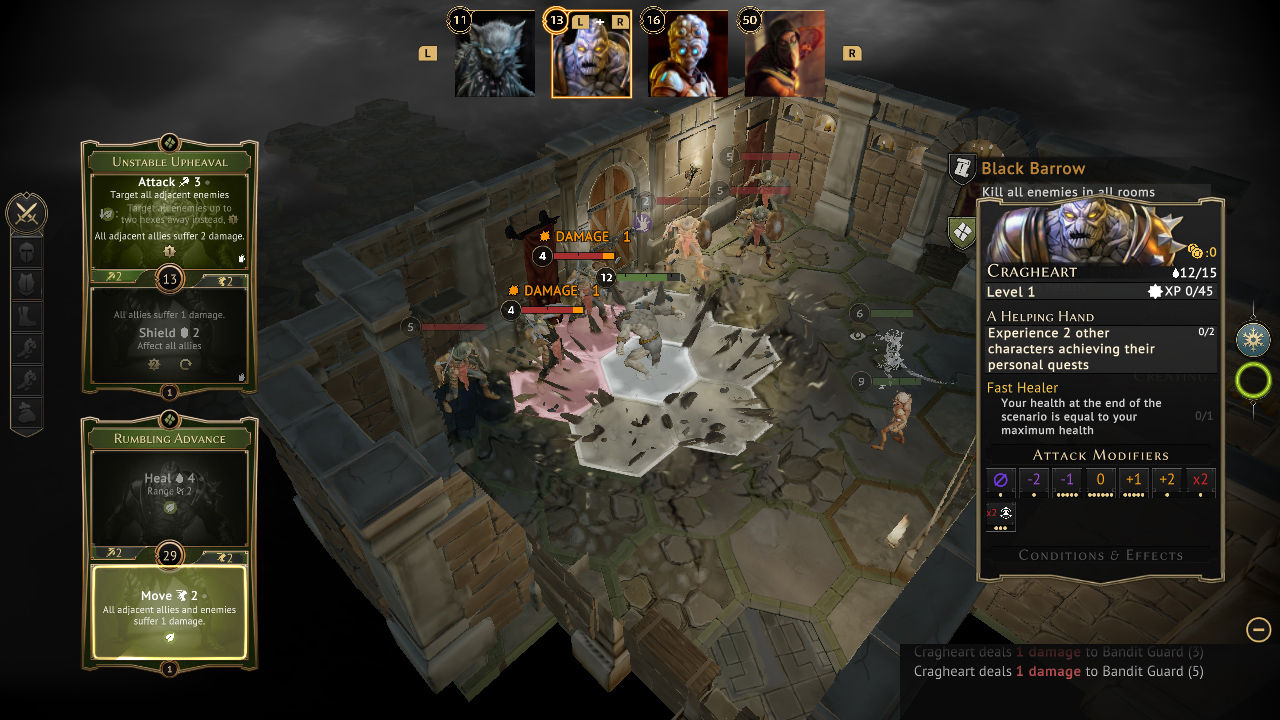Toggle the L marker beside the wolf portrait
Viewport: 1280px width, 720px height.
point(428,52)
